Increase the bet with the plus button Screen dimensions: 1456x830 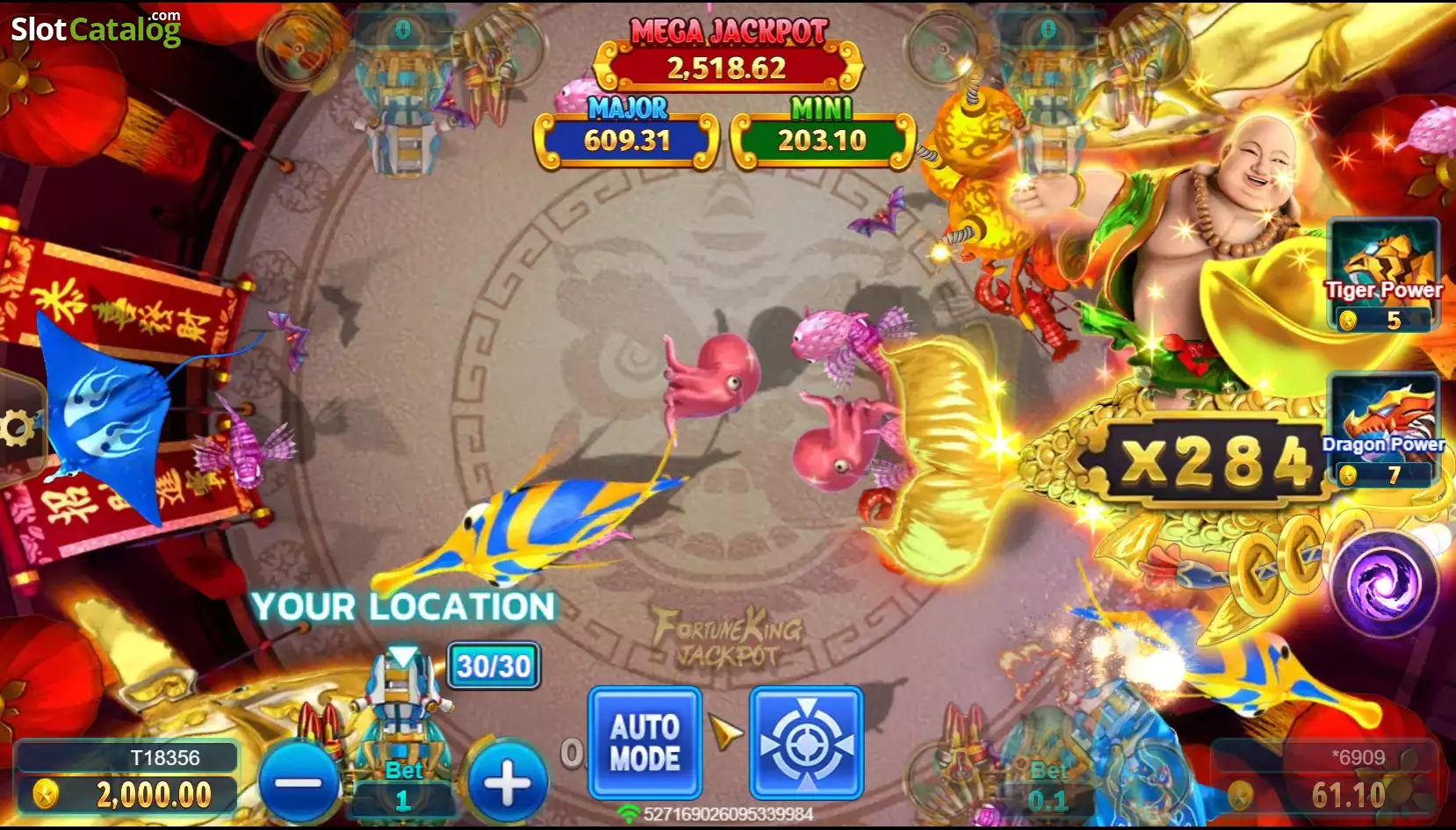coord(508,784)
